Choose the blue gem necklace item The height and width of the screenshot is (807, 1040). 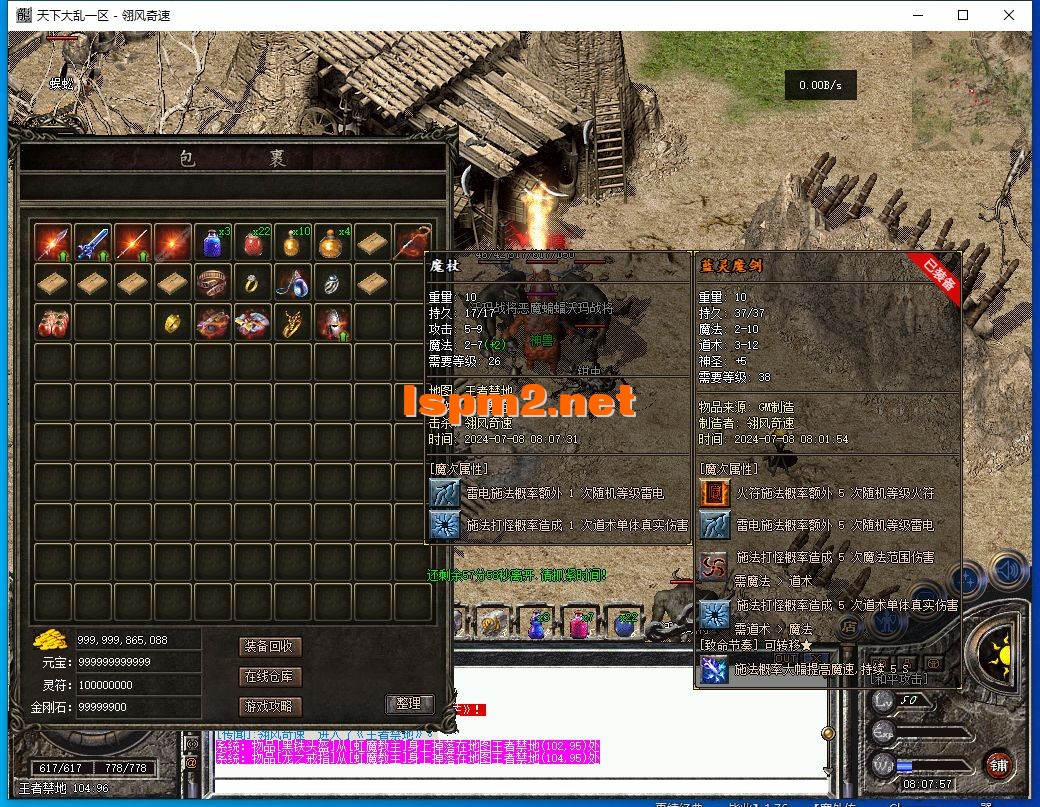pos(293,283)
